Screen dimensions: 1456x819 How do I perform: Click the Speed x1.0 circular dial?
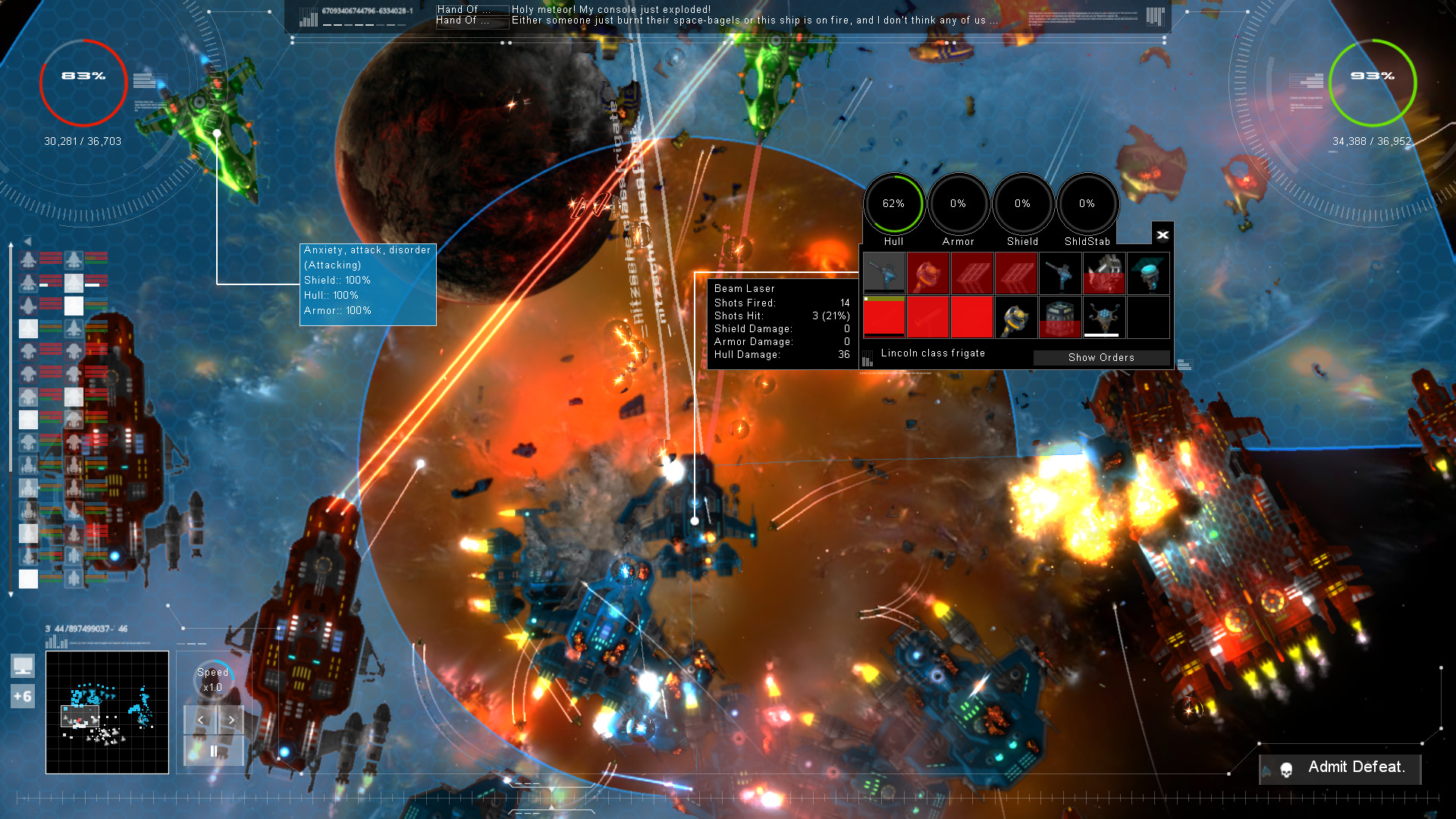[x=212, y=680]
